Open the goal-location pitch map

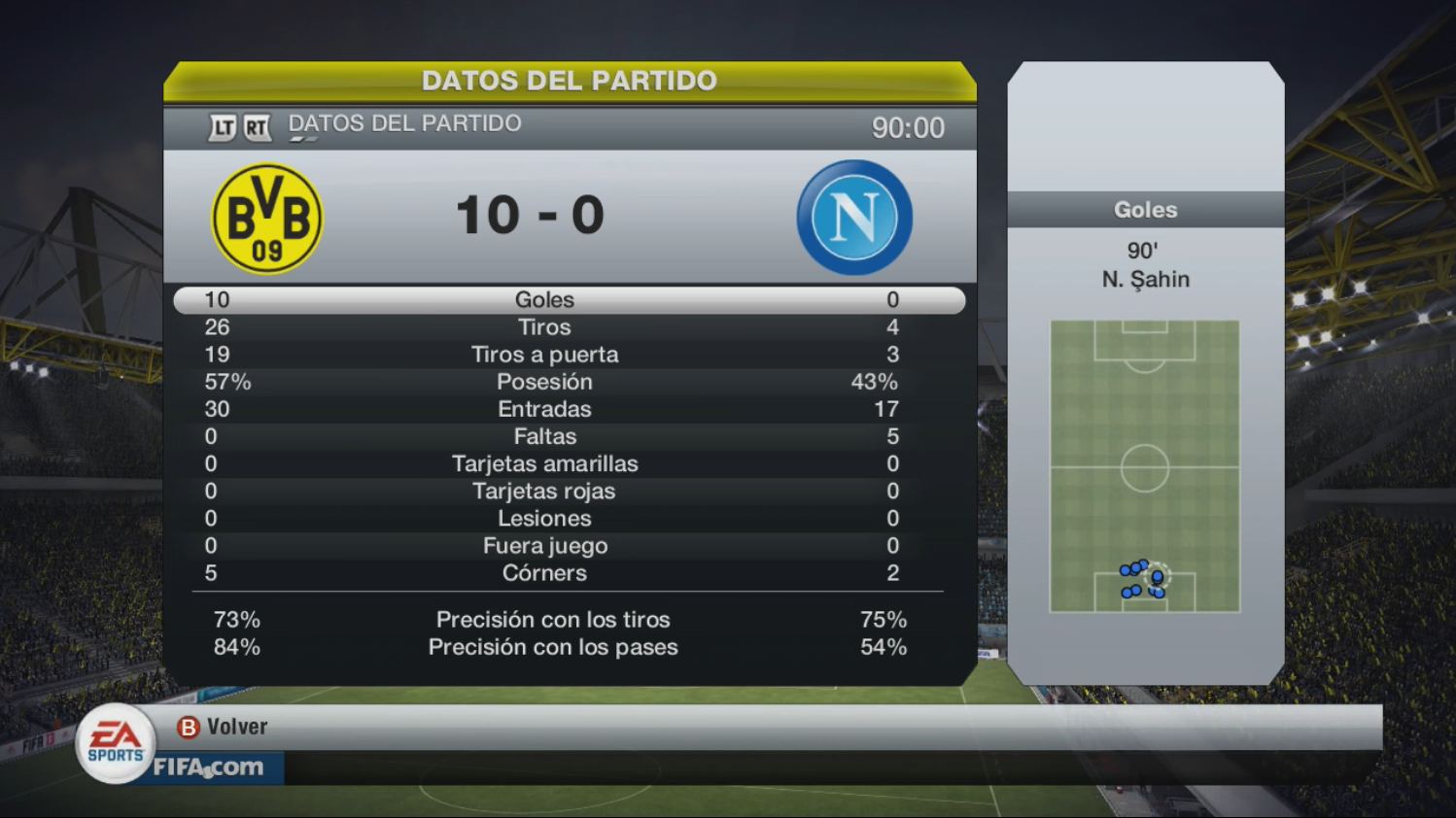[1144, 466]
